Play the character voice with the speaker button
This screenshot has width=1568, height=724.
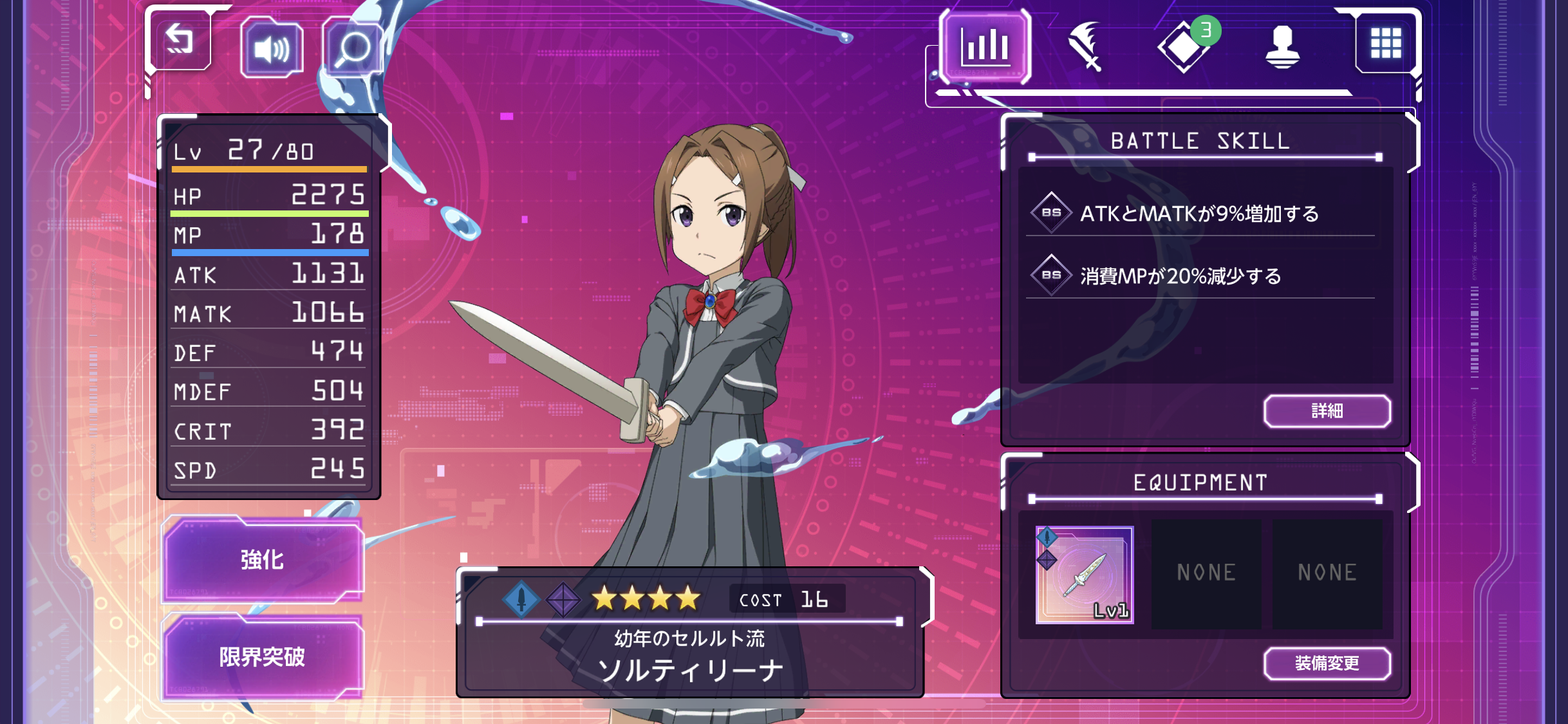pos(271,48)
